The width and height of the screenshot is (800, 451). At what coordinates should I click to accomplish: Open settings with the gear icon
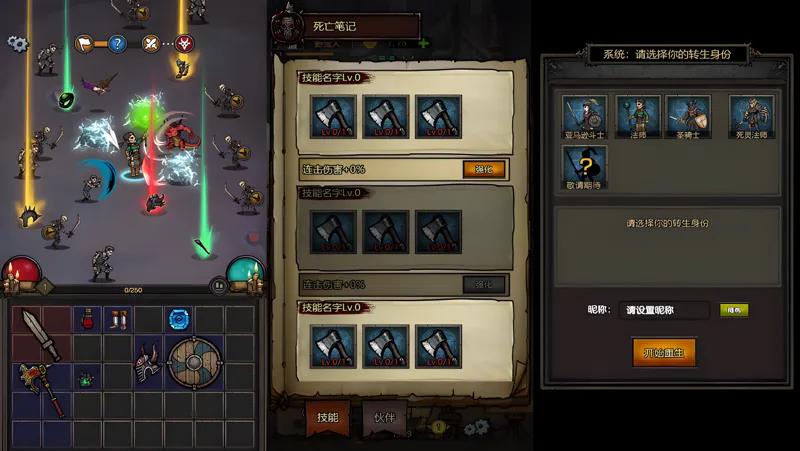(x=16, y=43)
